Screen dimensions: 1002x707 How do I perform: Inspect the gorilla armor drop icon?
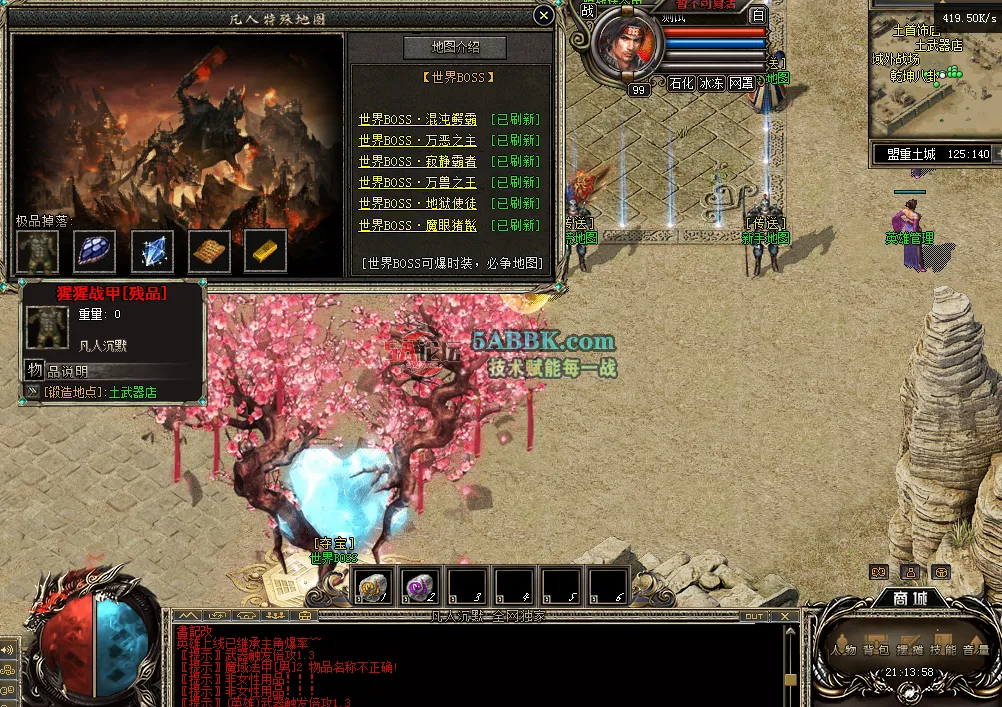[37, 251]
